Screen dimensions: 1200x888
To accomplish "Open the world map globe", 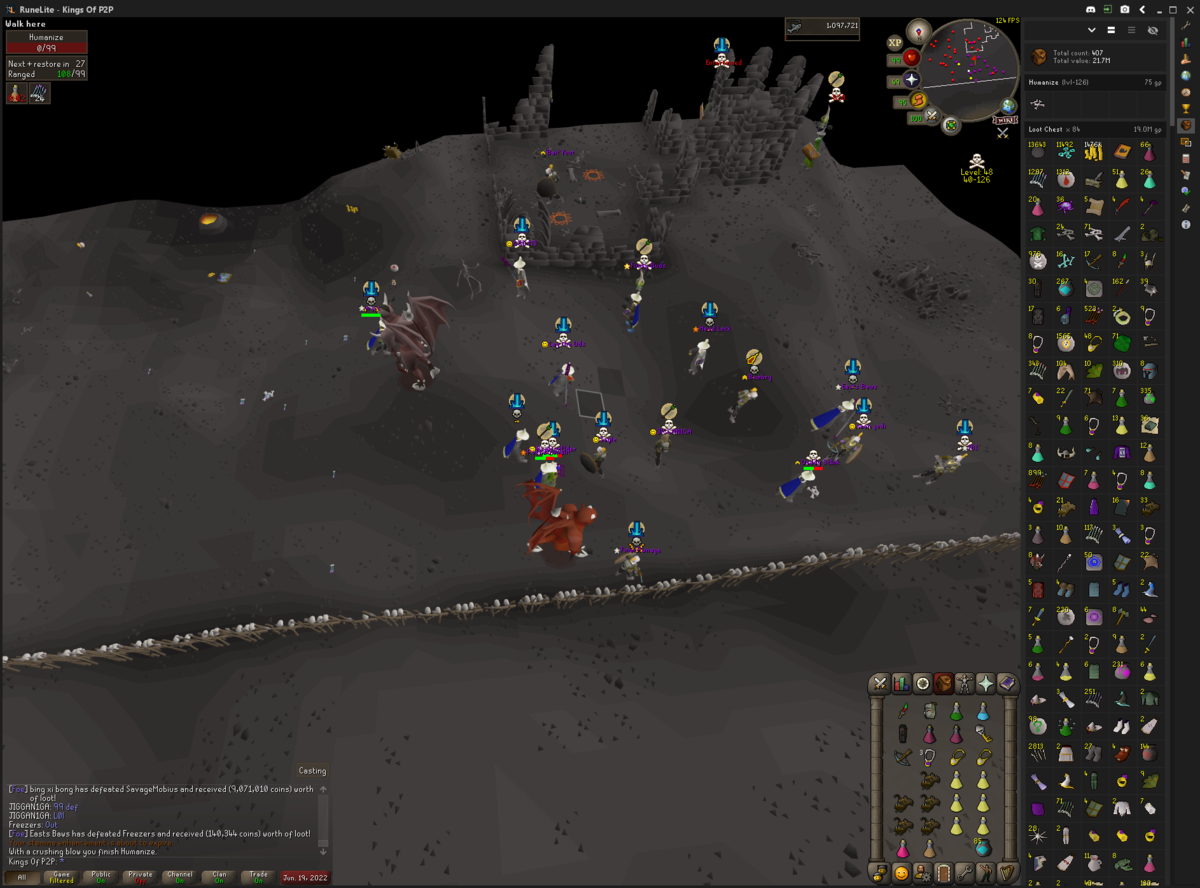I will (1009, 106).
